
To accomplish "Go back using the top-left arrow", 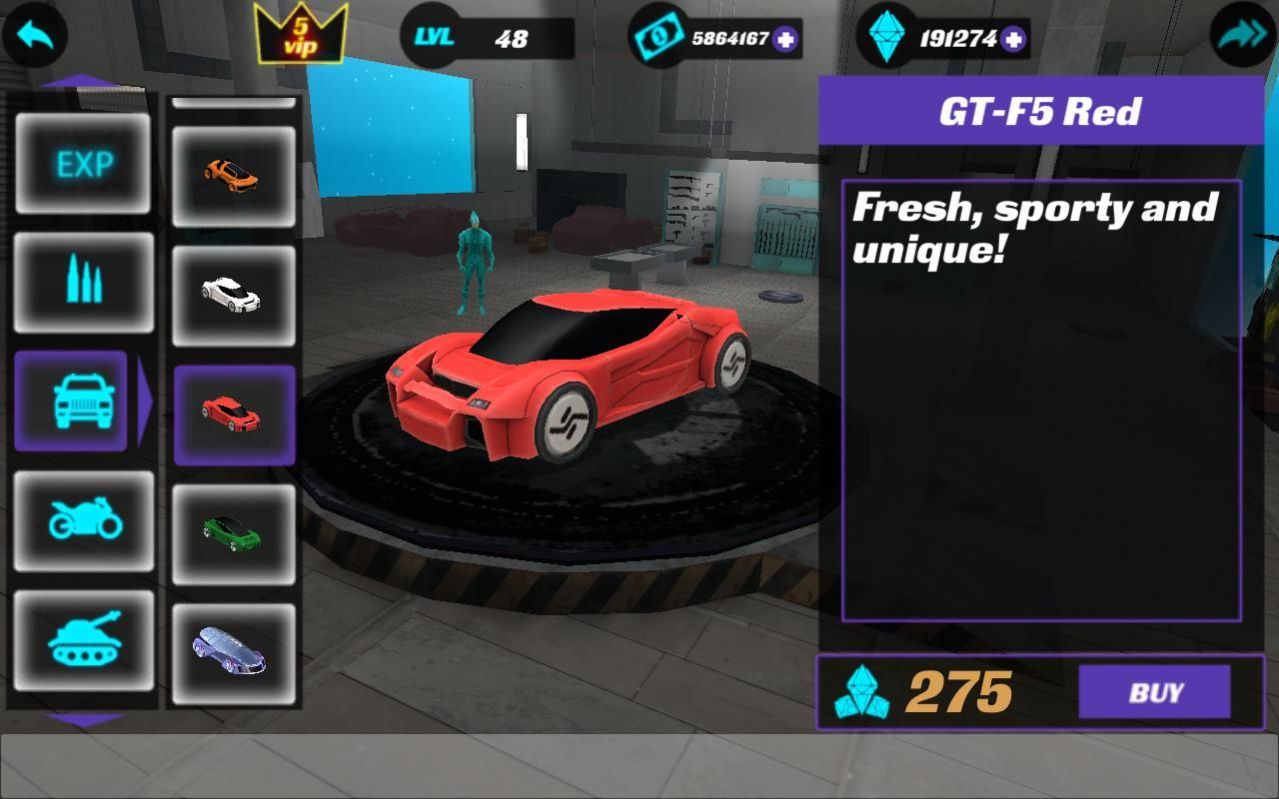I will (x=35, y=36).
